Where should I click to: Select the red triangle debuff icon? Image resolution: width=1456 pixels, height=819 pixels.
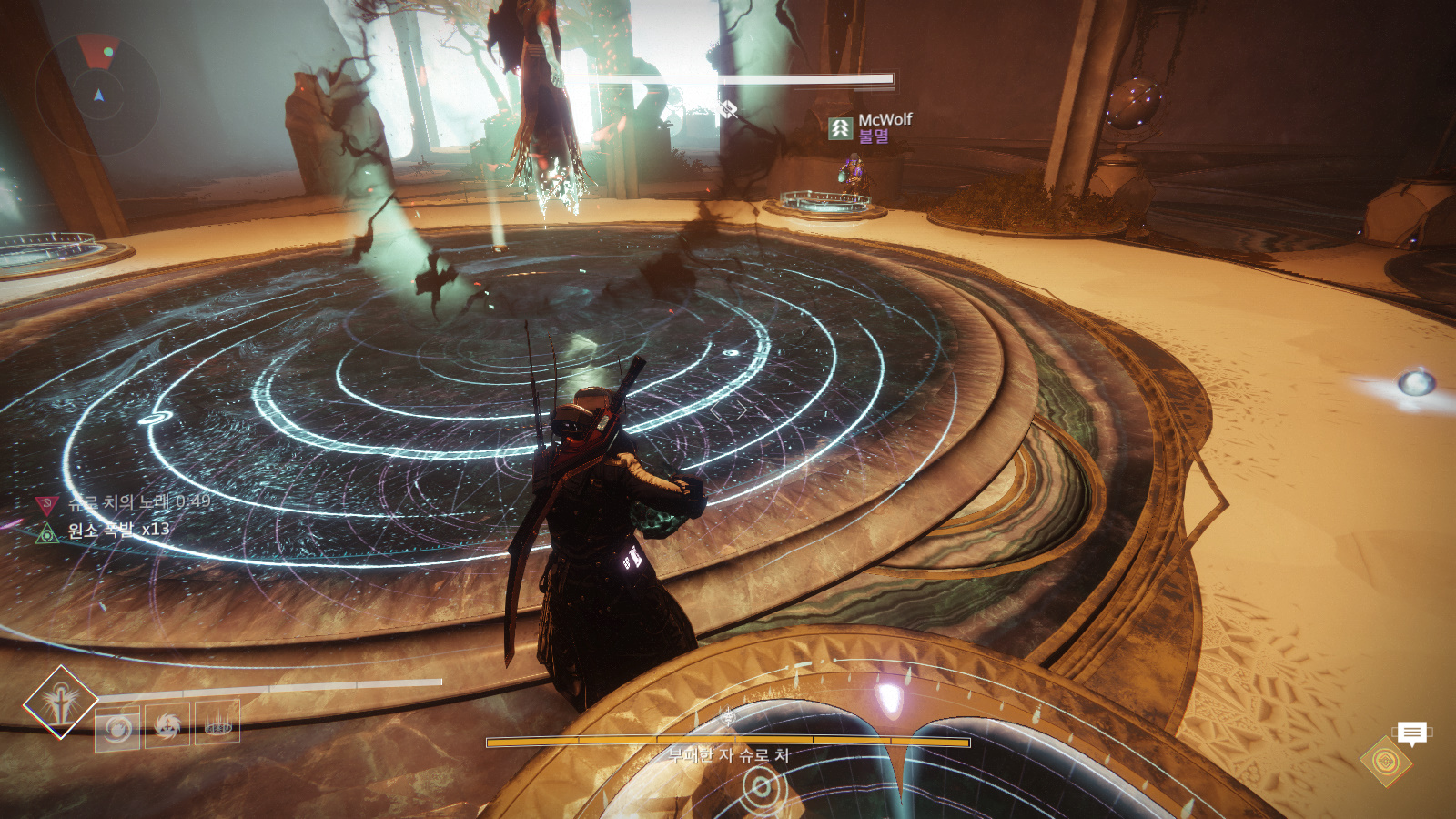coord(45,504)
